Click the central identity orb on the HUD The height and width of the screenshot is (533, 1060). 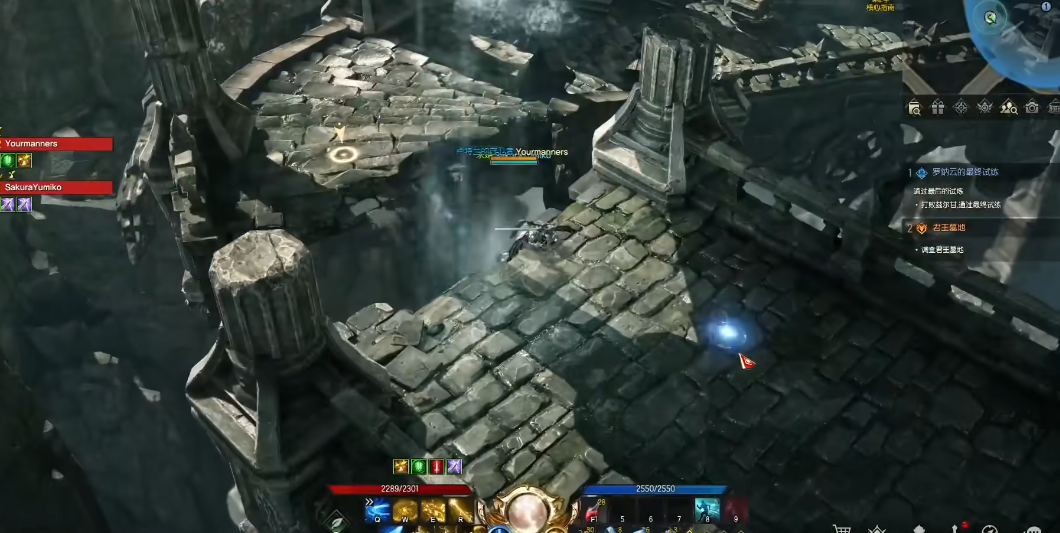tap(526, 511)
